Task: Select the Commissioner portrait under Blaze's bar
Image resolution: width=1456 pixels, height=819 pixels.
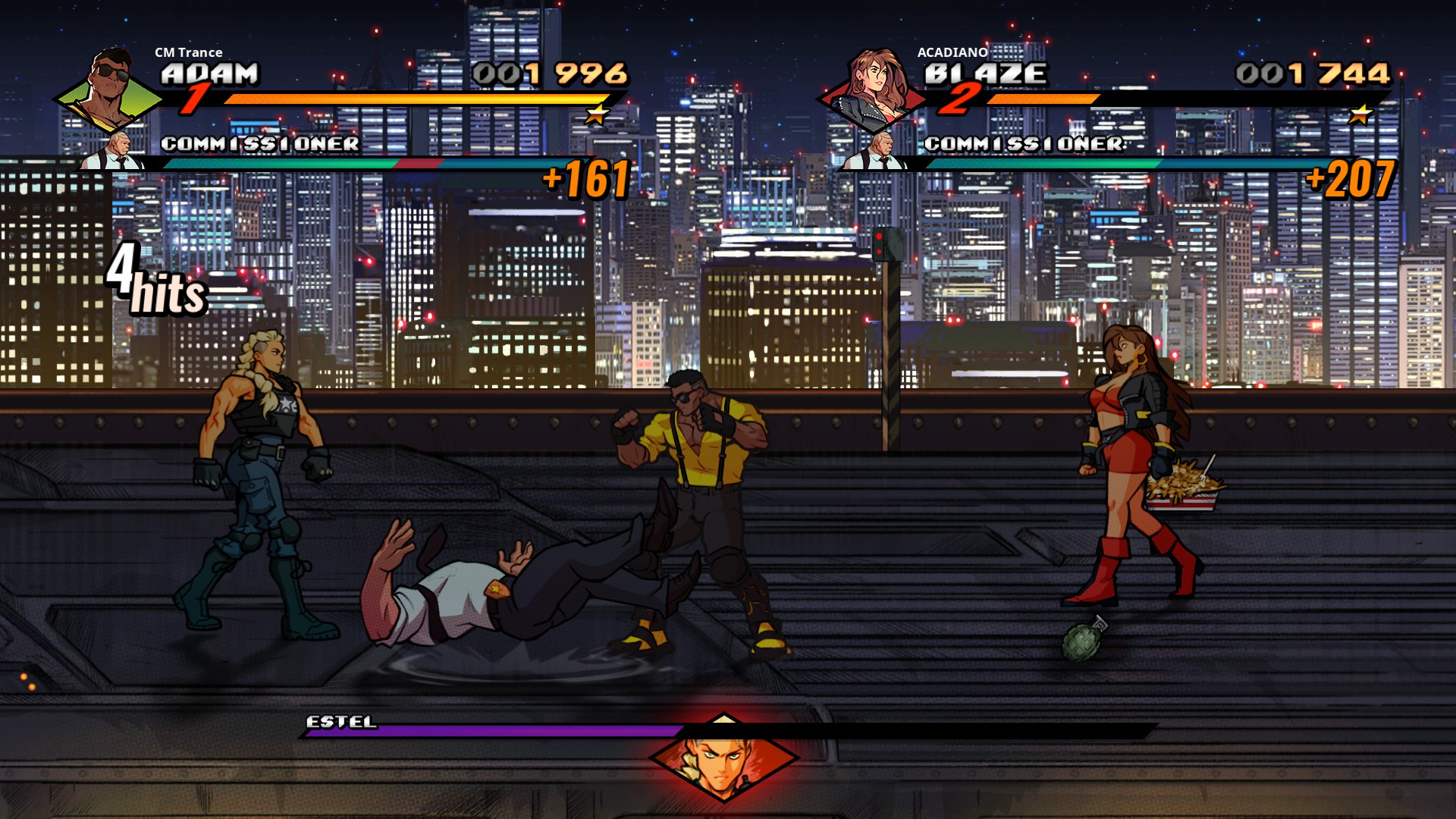Action: click(x=881, y=150)
